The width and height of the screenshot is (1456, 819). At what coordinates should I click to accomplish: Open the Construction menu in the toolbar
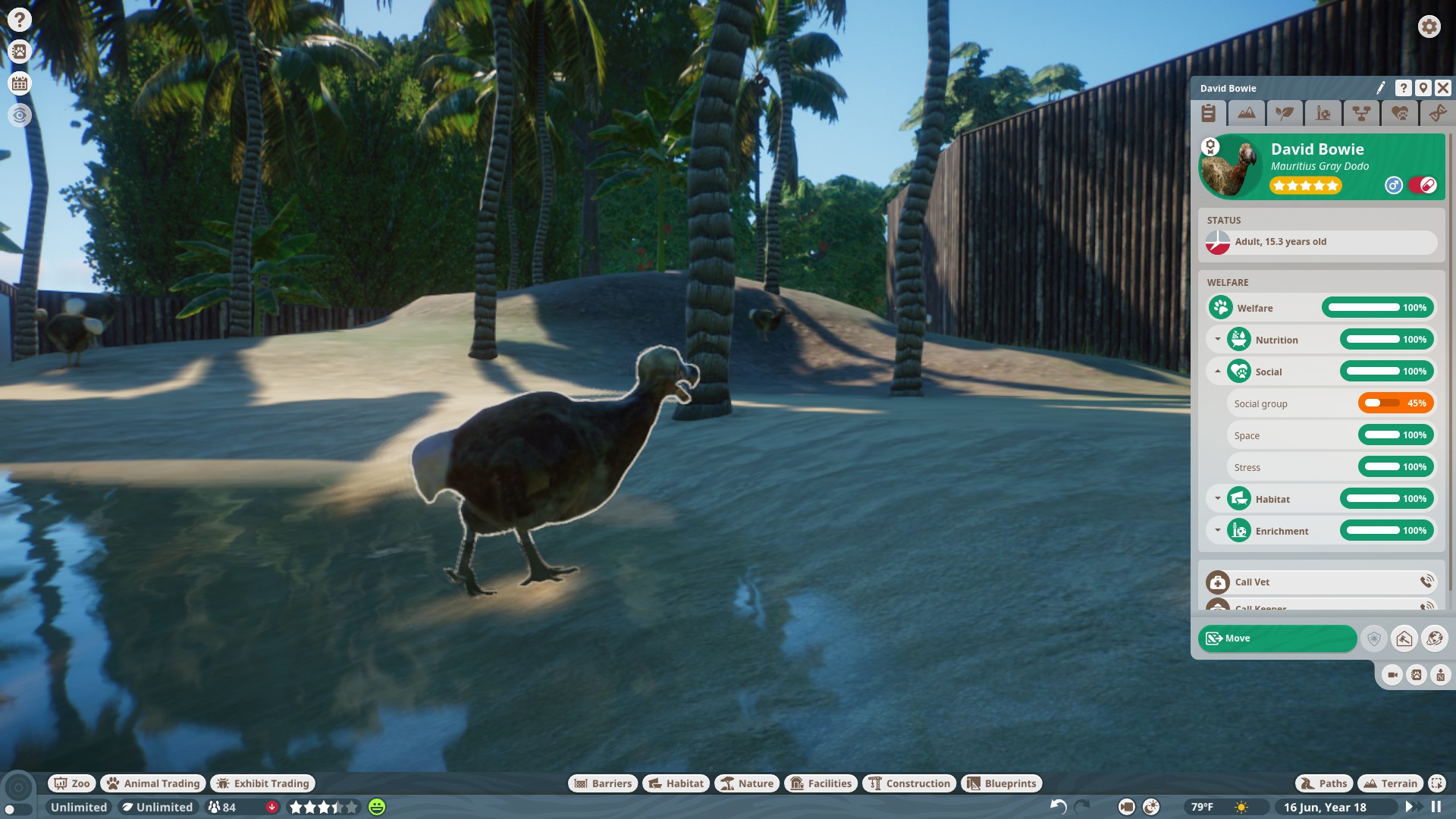click(909, 783)
